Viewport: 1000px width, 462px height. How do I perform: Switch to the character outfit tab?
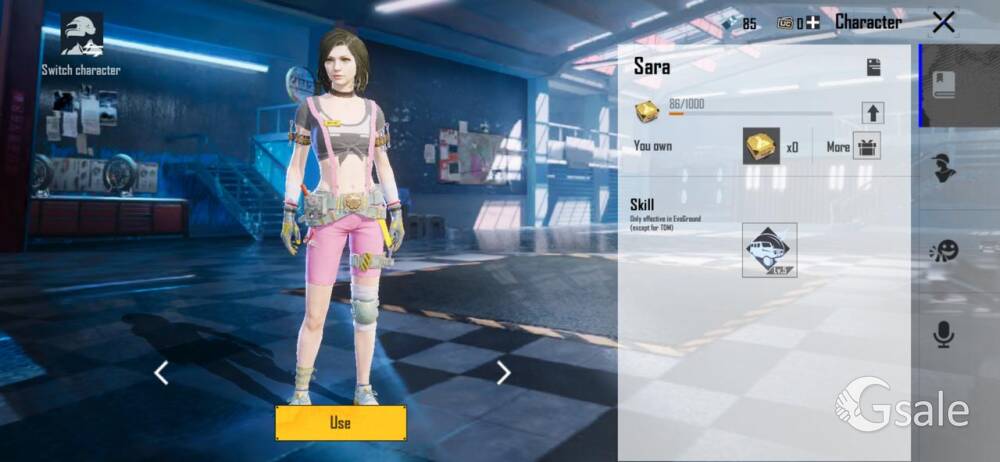943,168
